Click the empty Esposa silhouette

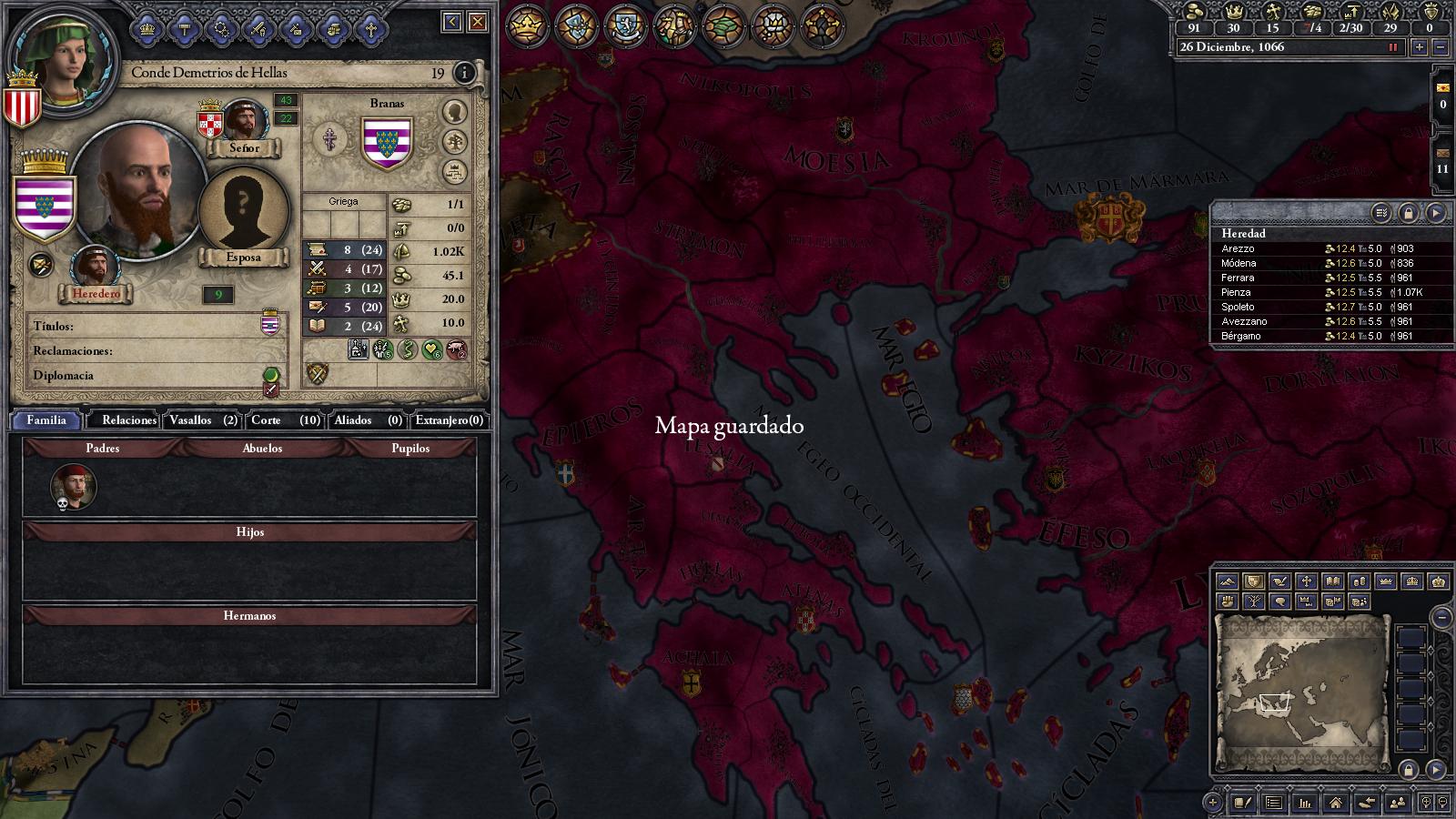[243, 209]
